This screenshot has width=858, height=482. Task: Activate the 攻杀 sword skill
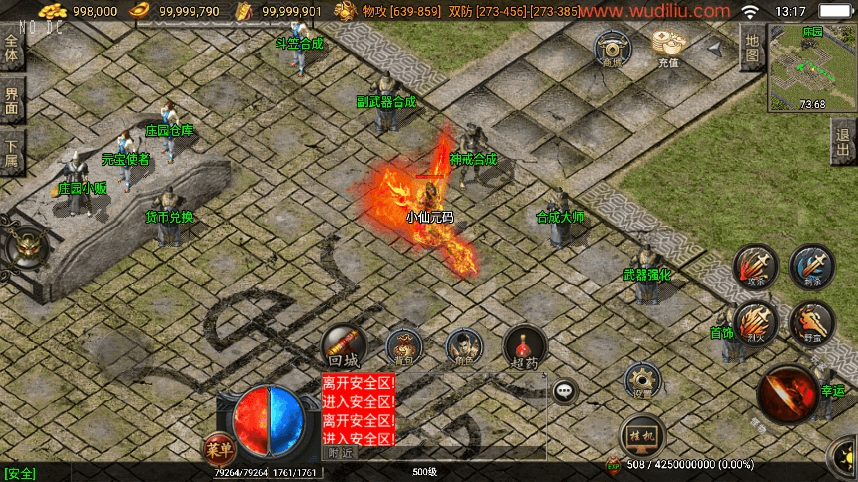pos(755,267)
